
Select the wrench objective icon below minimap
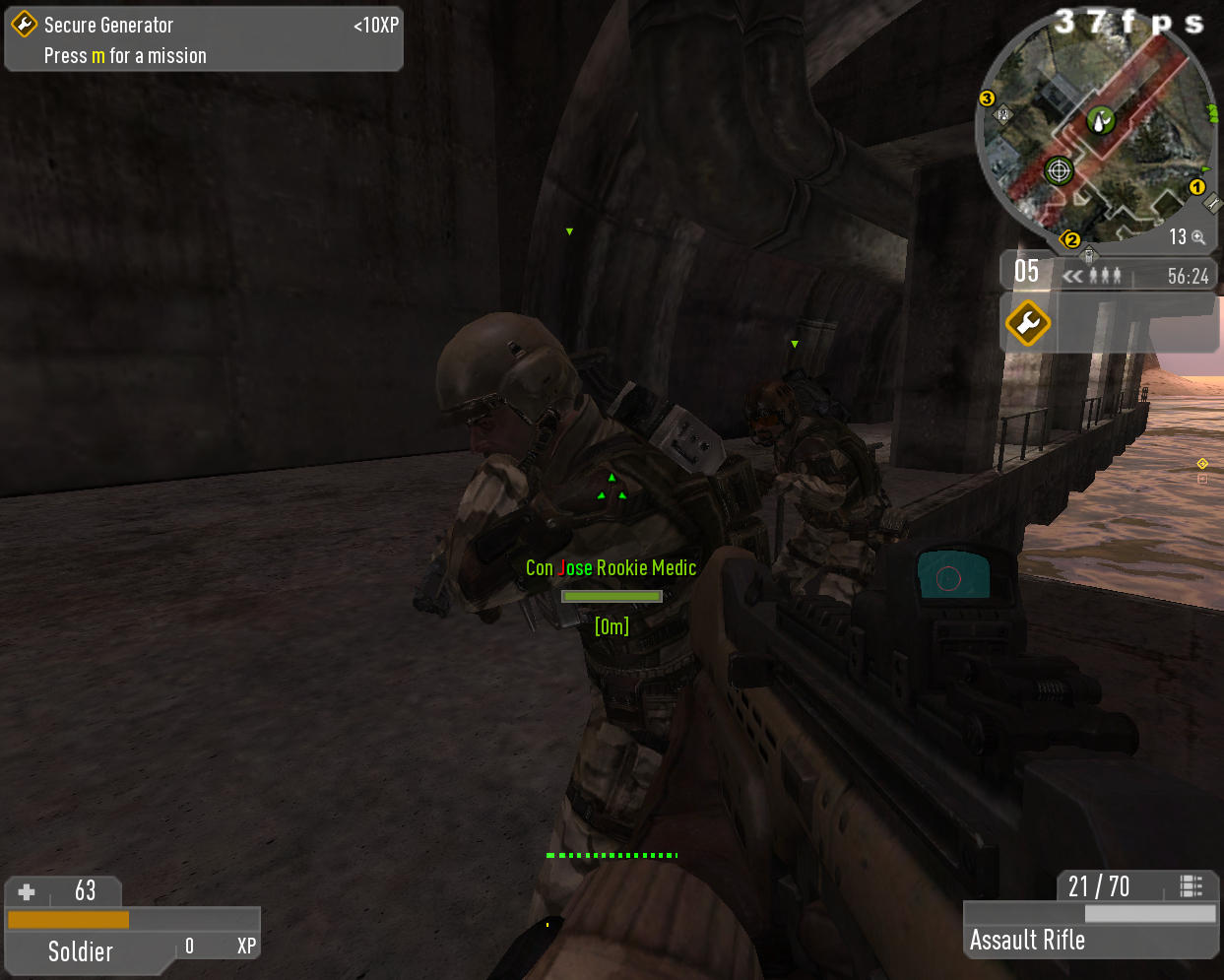(x=1027, y=323)
